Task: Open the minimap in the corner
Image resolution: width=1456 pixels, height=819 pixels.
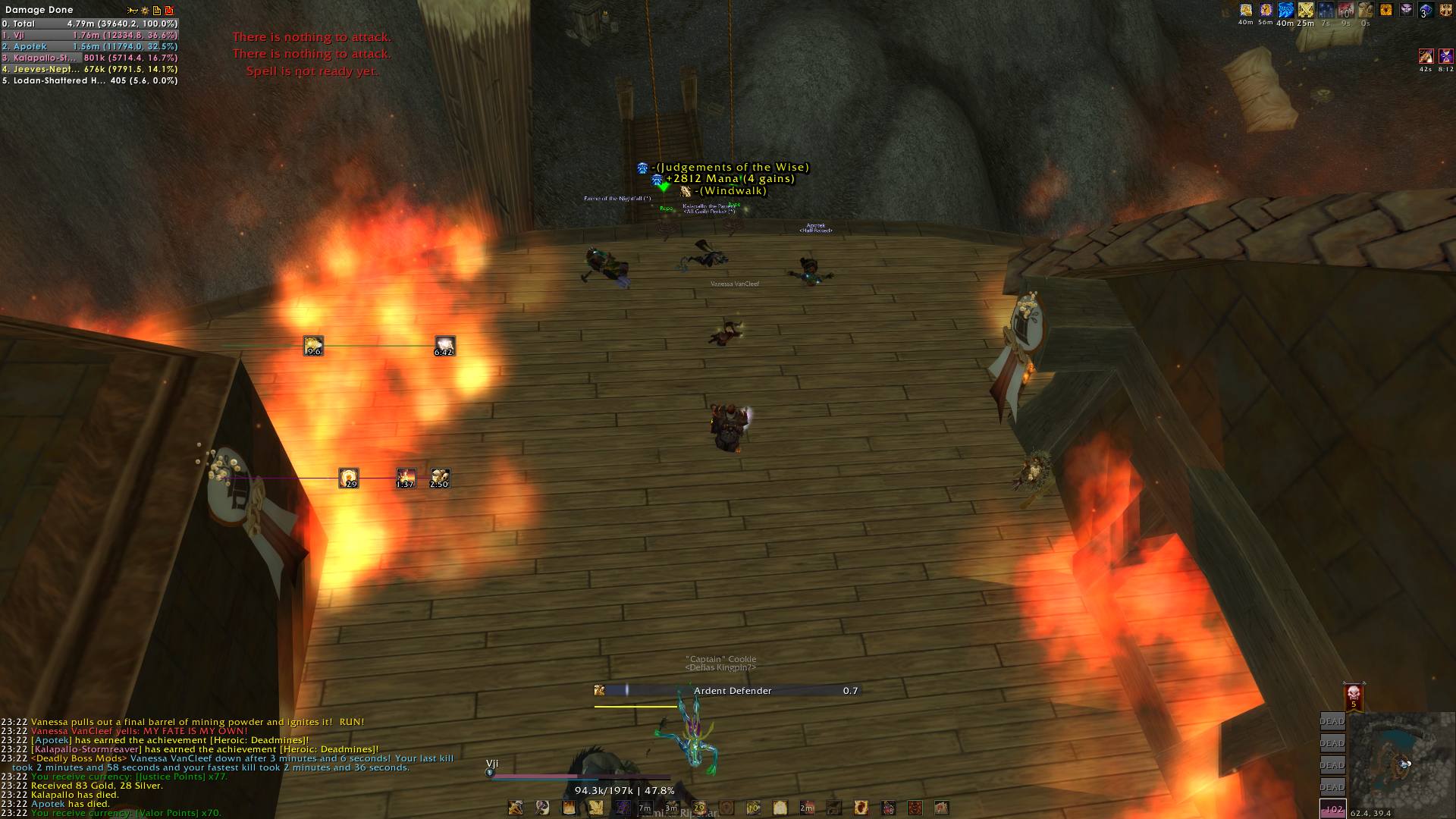Action: pyautogui.click(x=1400, y=761)
